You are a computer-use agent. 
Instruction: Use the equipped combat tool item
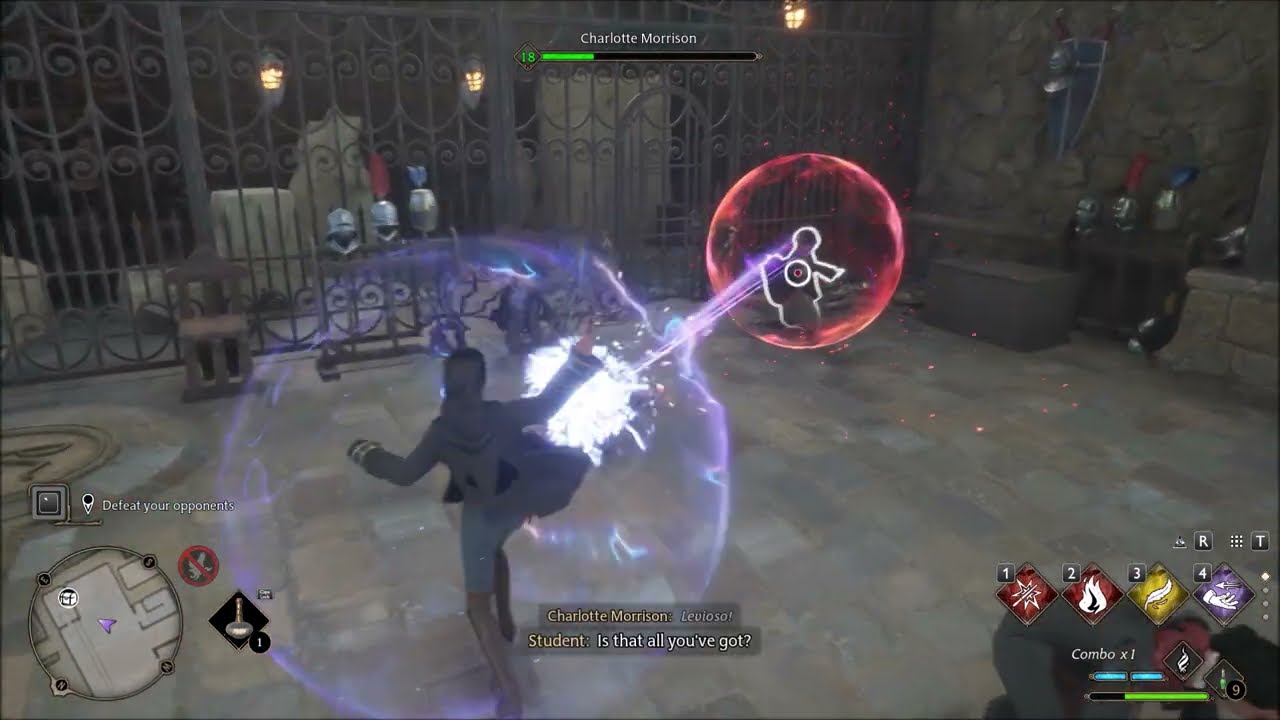(x=238, y=620)
